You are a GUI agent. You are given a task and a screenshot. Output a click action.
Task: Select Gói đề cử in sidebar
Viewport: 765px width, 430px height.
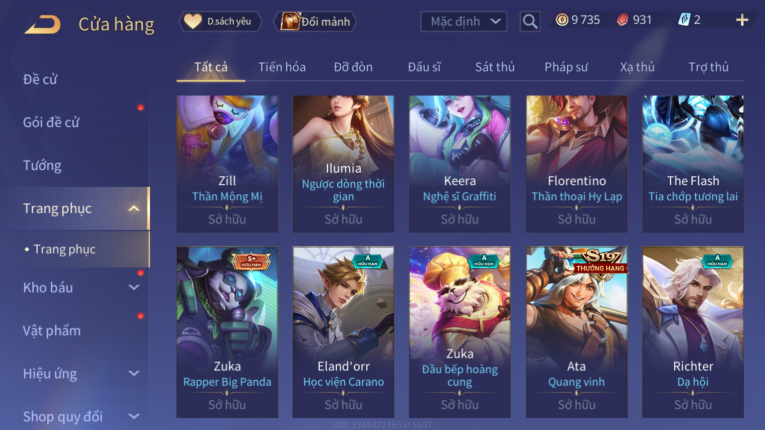click(51, 122)
